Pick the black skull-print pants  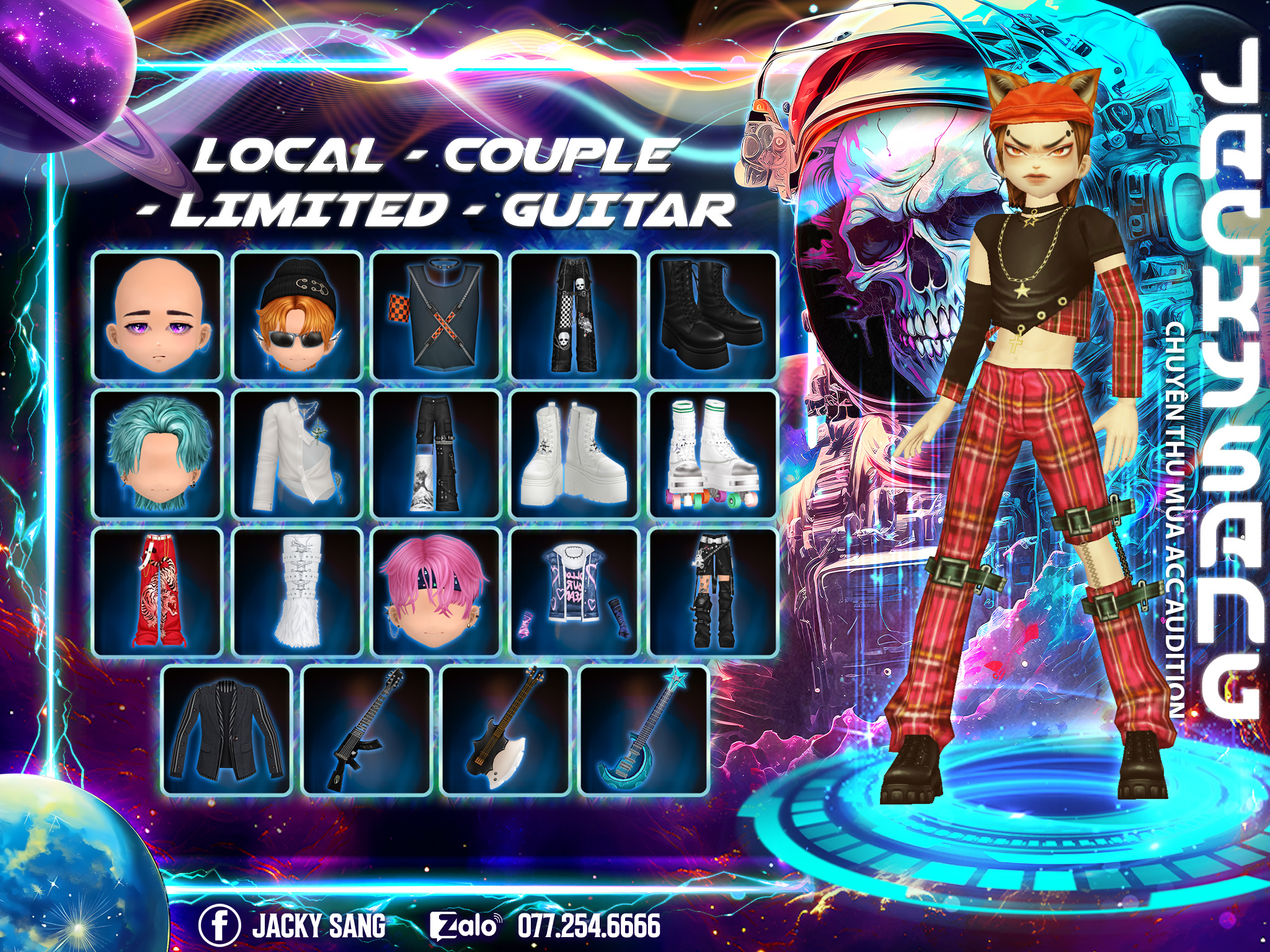point(575,316)
